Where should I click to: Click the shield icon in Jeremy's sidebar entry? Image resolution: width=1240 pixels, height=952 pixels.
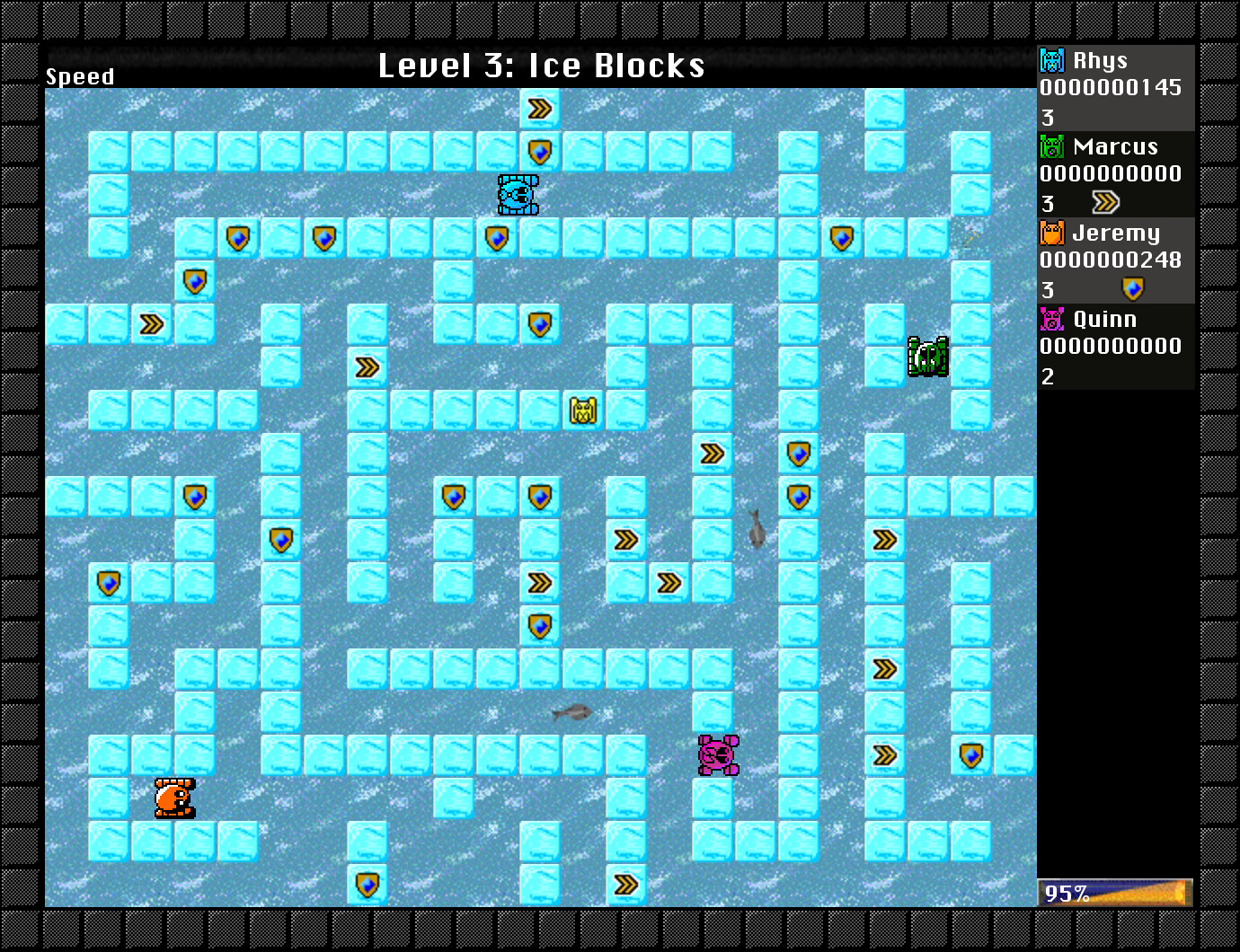[1133, 289]
